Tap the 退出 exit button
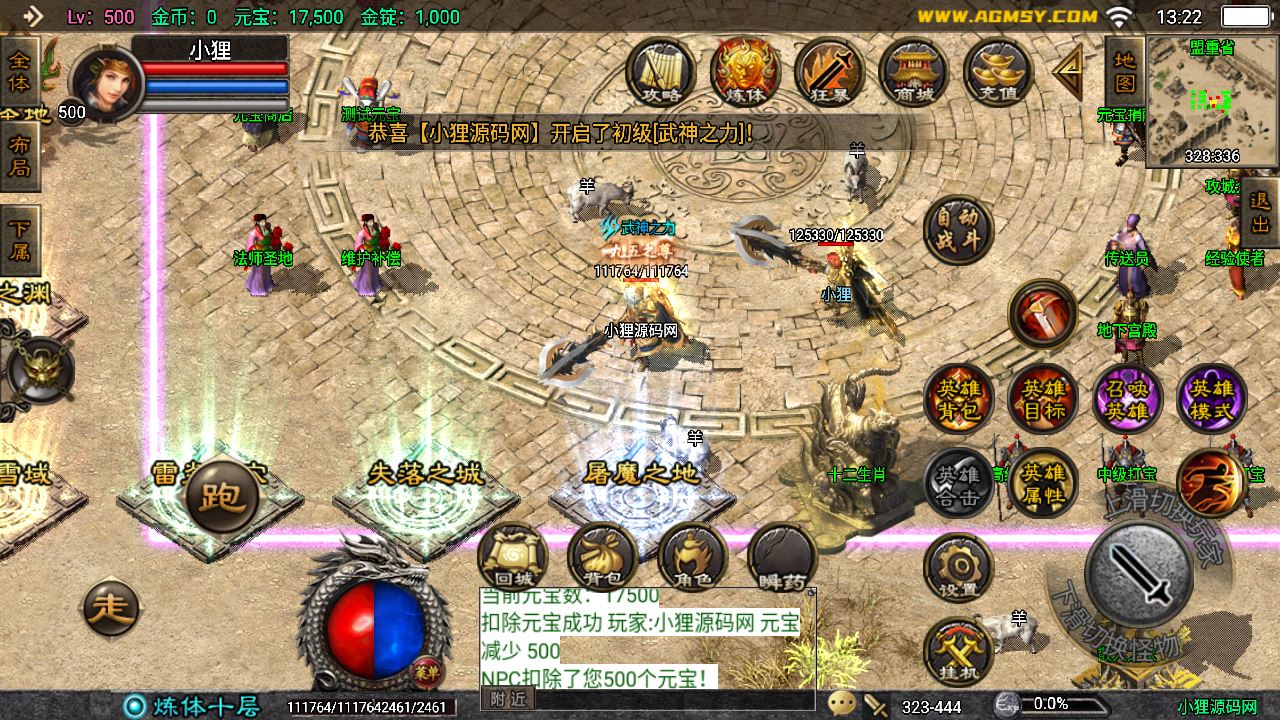 click(x=1260, y=213)
